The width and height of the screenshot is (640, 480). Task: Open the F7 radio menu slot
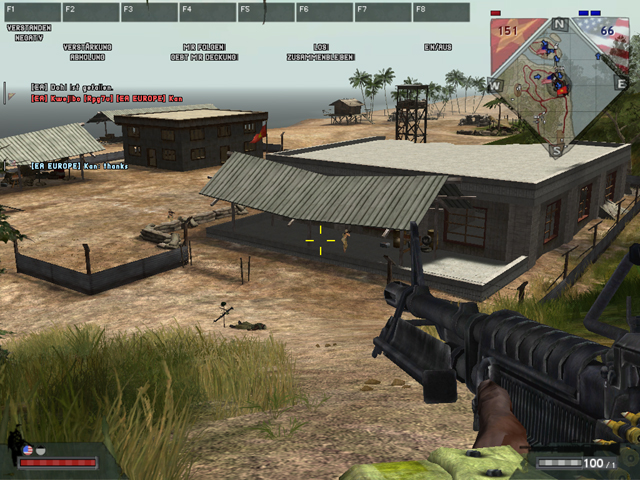point(382,12)
